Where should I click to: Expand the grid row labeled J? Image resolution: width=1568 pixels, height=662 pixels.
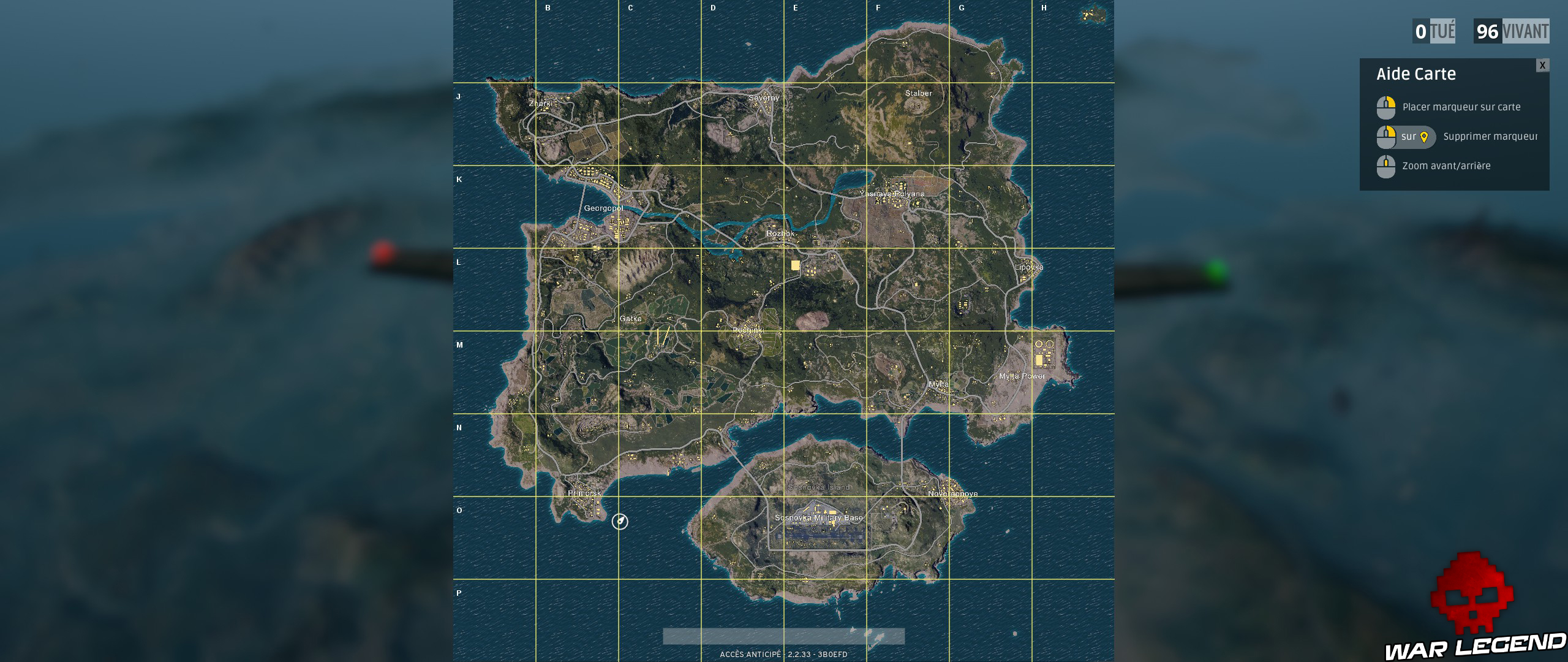click(x=458, y=96)
